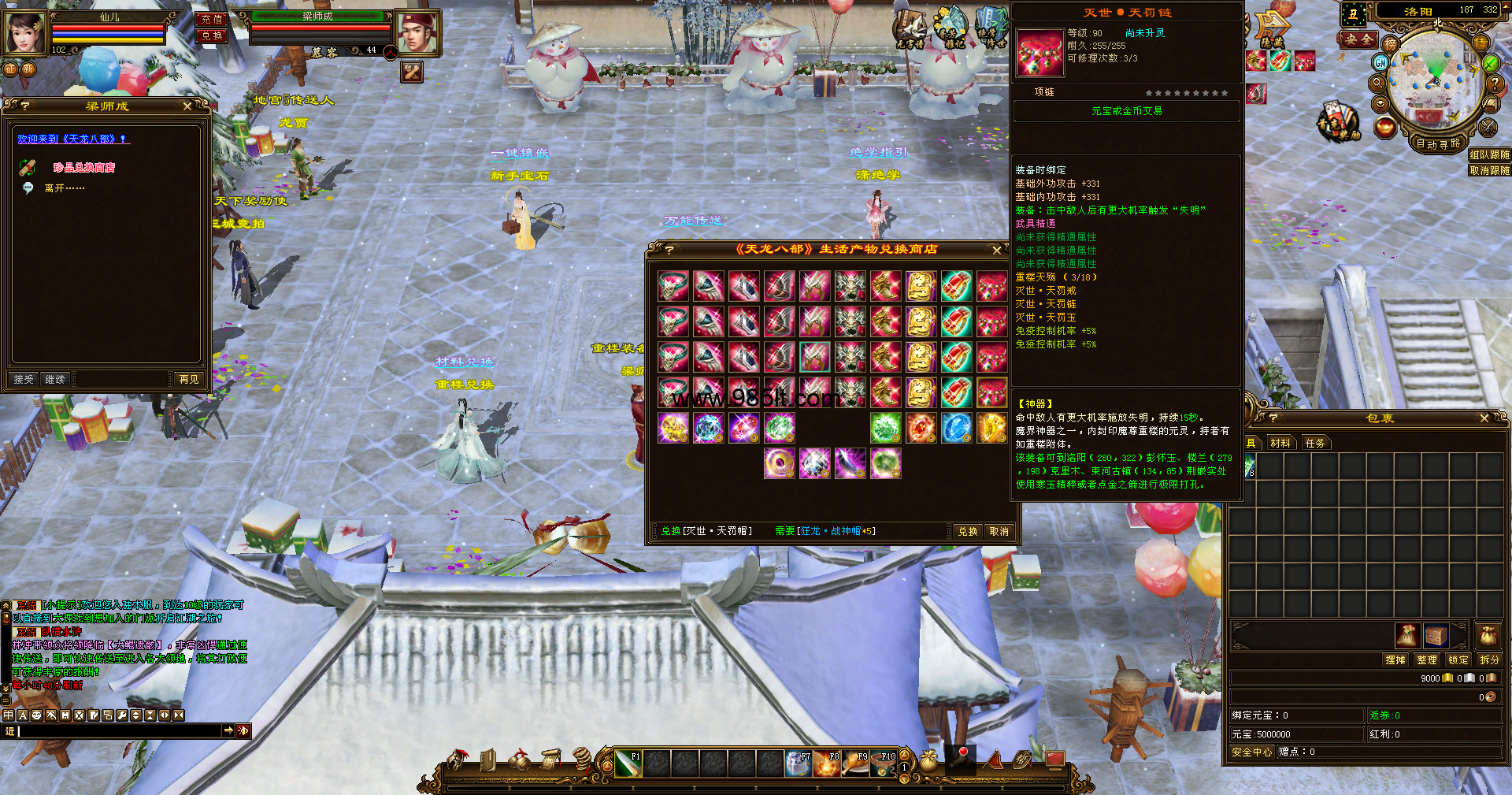The width and height of the screenshot is (1512, 795).
Task: Open a stall with the 摆摊 button
Action: click(x=1395, y=660)
